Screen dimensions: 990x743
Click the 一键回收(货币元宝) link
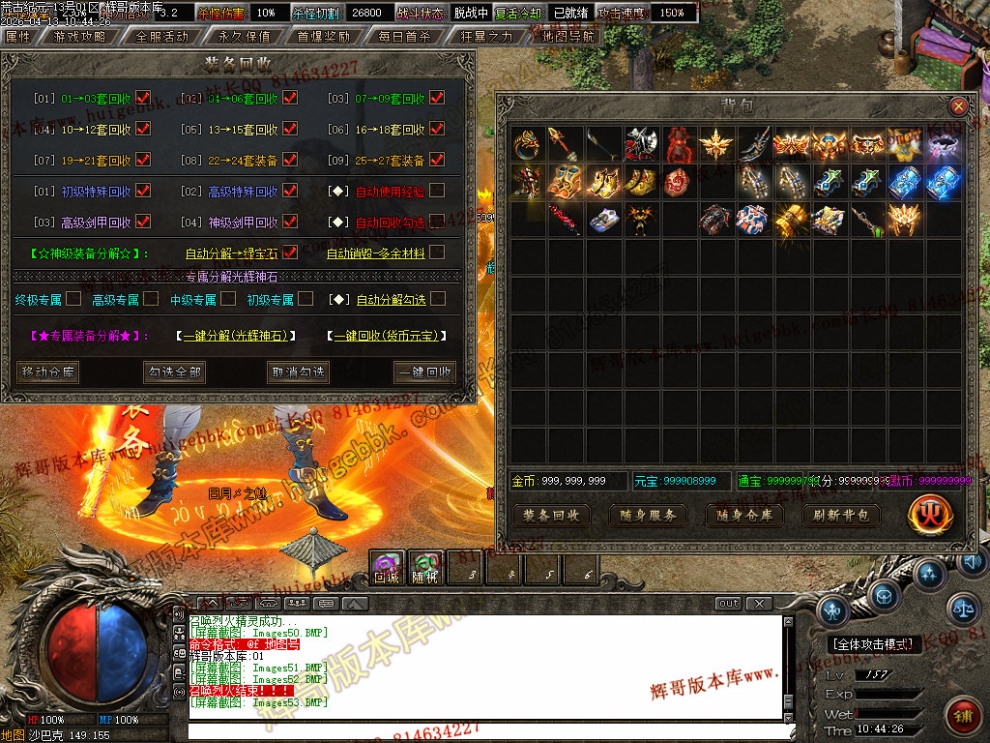pos(386,336)
